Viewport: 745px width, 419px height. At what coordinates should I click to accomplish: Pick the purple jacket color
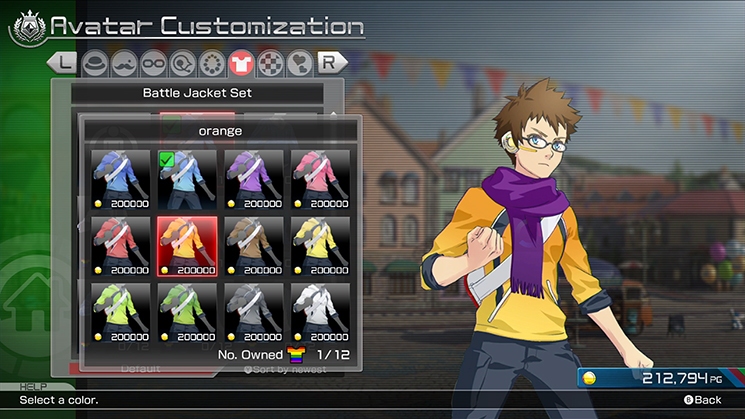(254, 177)
